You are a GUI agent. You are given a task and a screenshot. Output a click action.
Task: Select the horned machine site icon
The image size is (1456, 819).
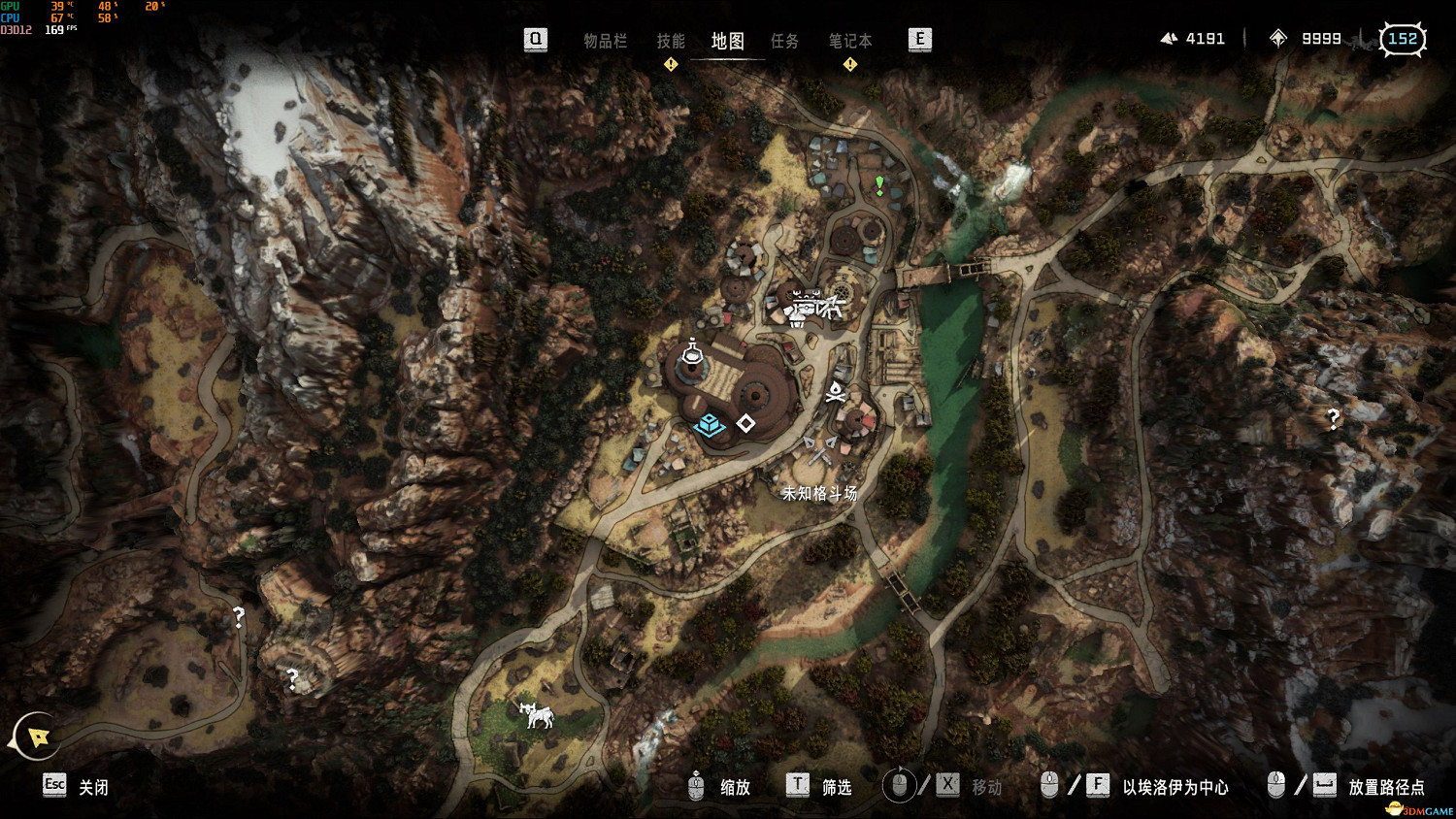[x=536, y=715]
